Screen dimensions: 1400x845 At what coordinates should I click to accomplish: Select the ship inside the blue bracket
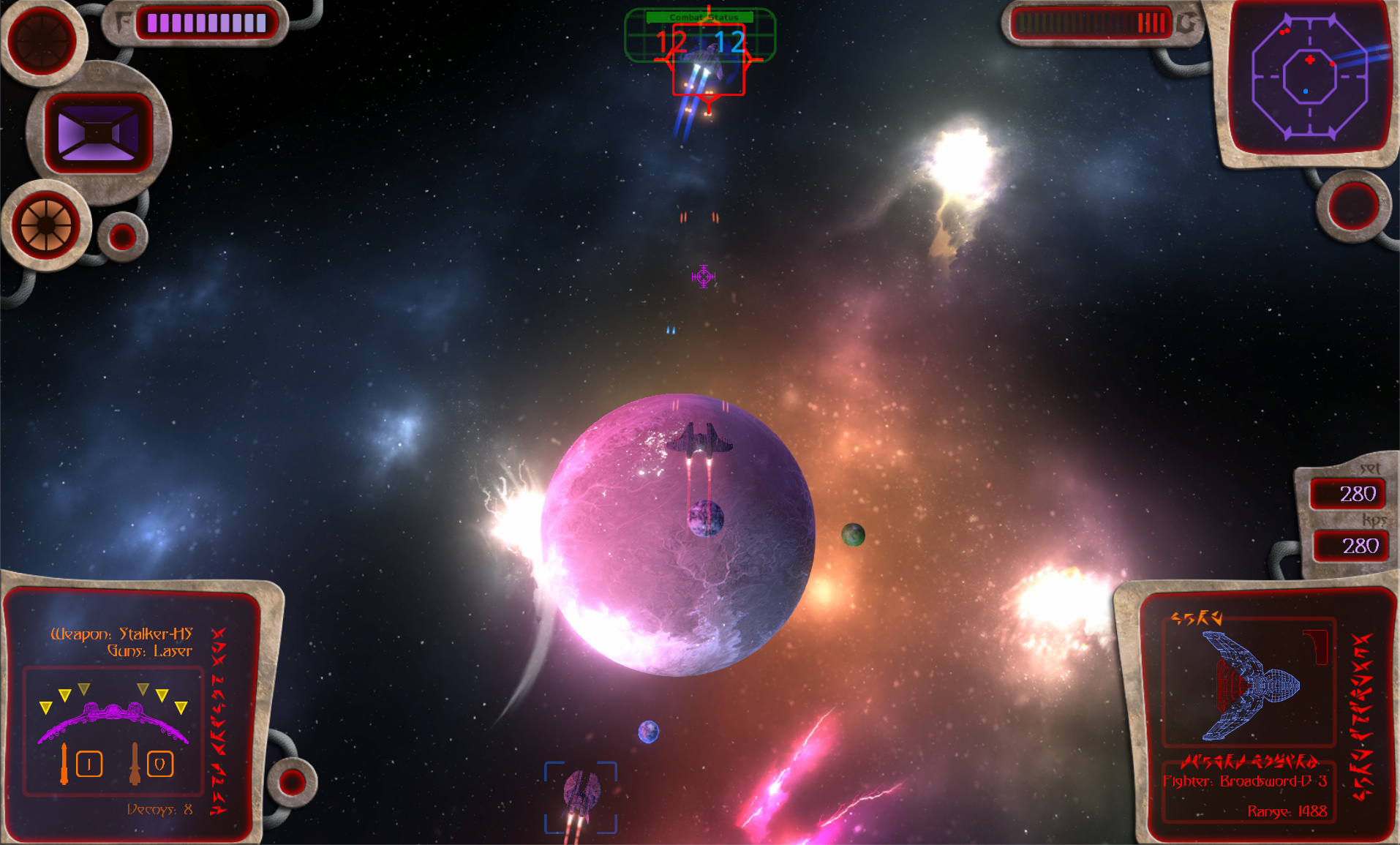click(x=581, y=796)
